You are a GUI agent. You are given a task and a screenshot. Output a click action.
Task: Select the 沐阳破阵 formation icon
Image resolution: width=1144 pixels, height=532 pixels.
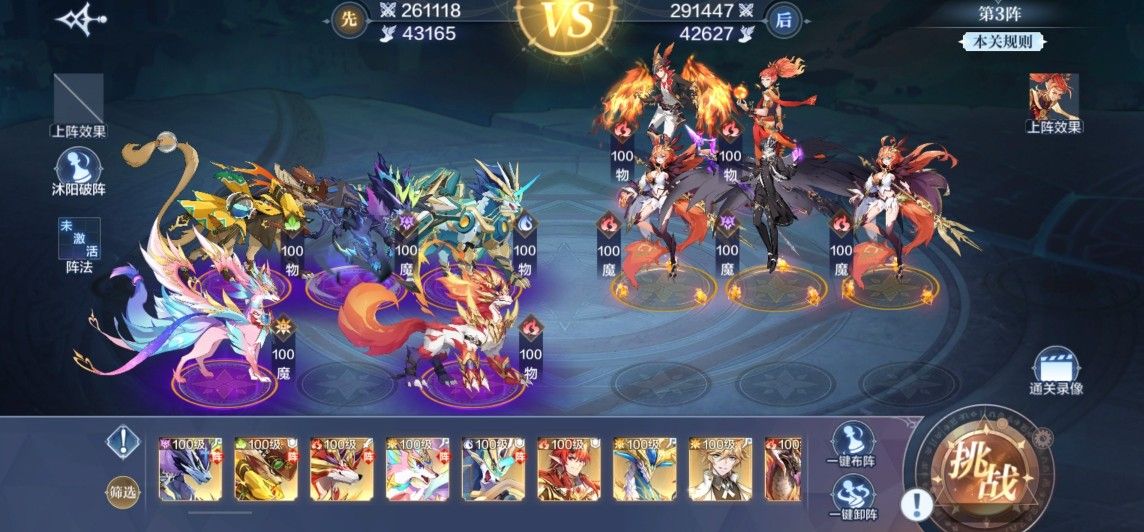point(78,168)
